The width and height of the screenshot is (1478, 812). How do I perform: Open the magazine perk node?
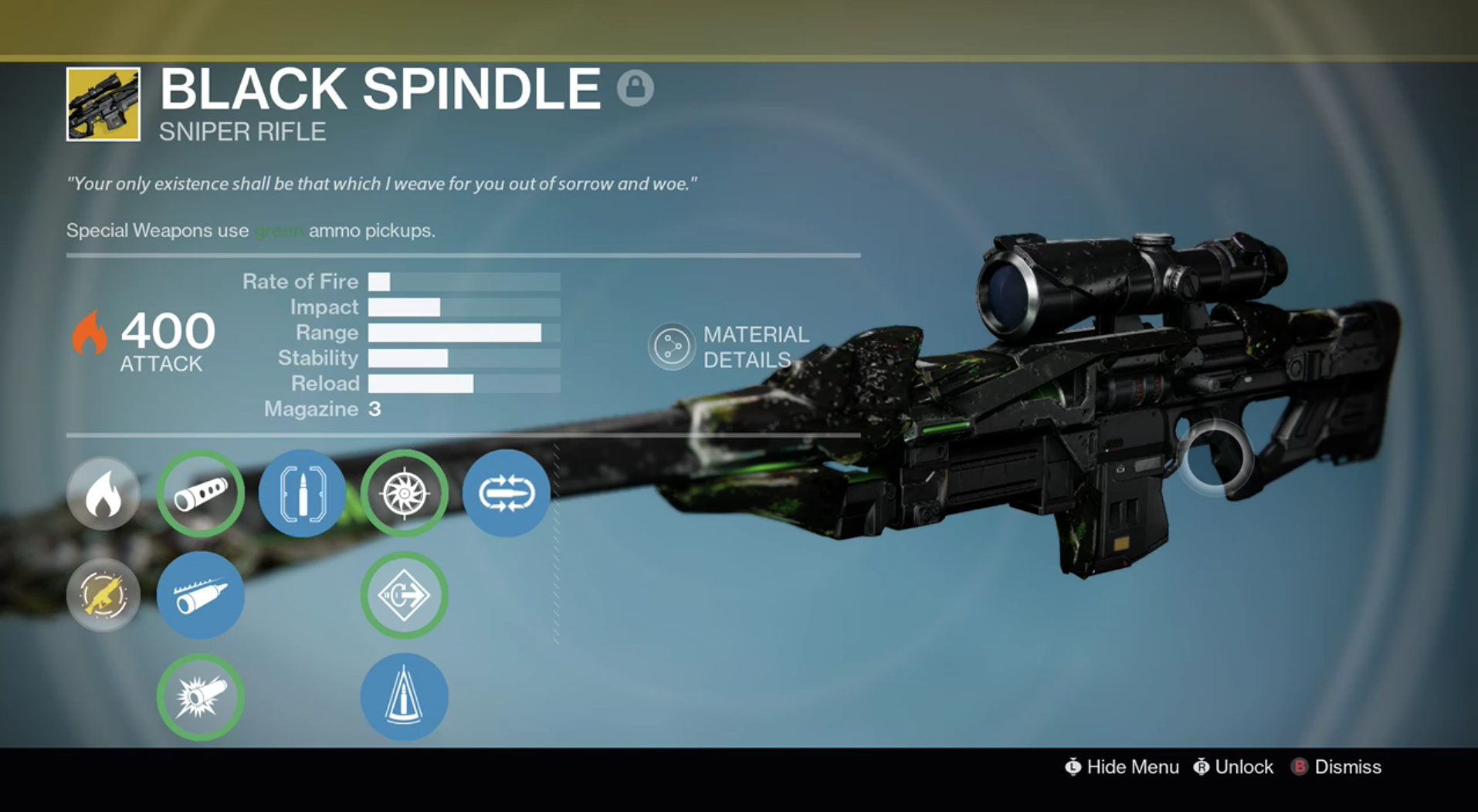[x=302, y=493]
